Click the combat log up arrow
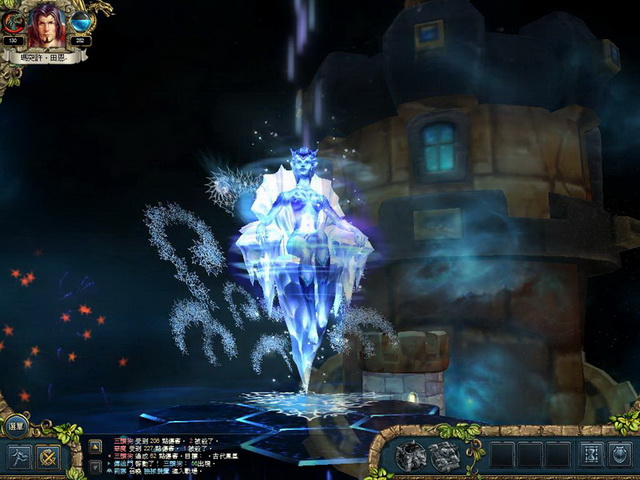The height and width of the screenshot is (480, 640). tap(95, 445)
